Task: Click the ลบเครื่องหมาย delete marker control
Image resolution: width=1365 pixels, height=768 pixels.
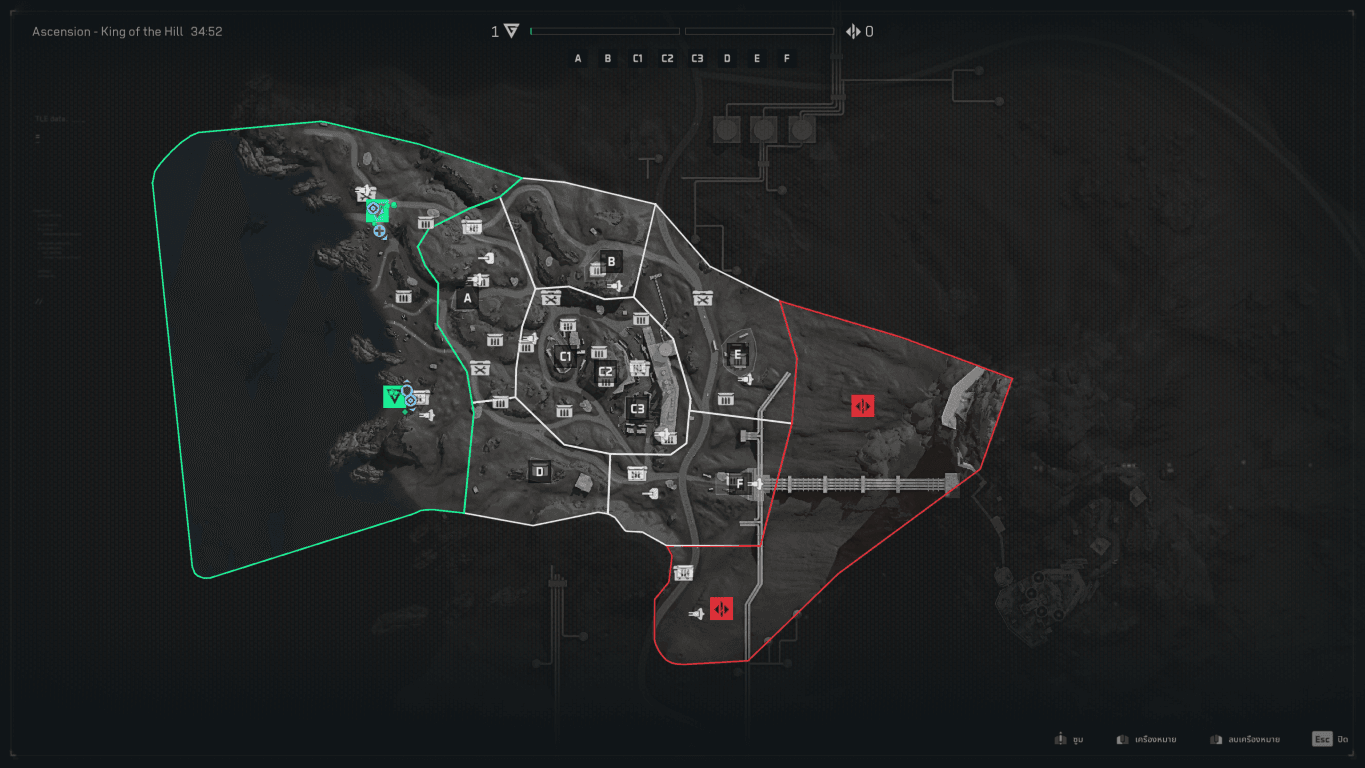Action: pyautogui.click(x=1240, y=738)
